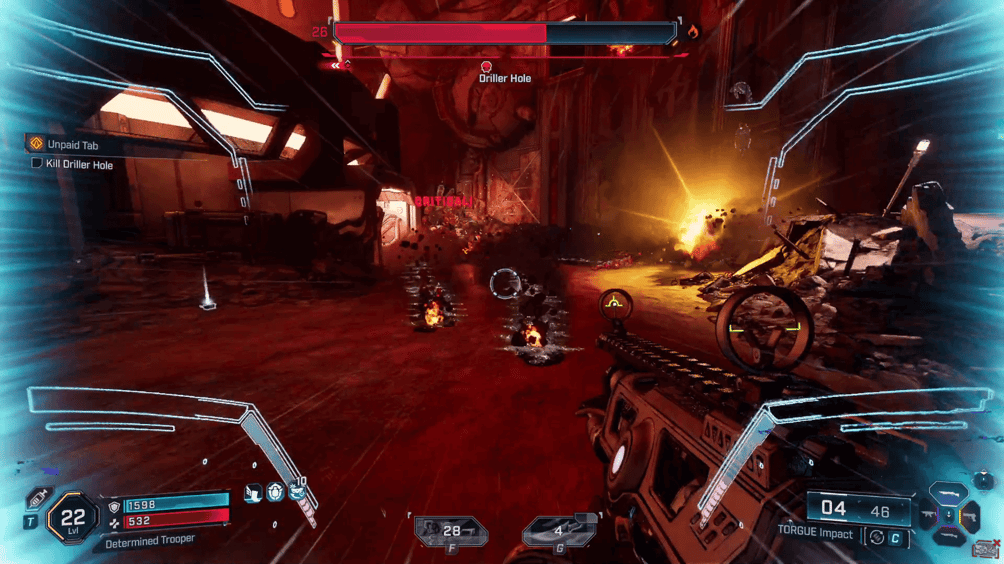The width and height of the screenshot is (1004, 564).
Task: Inspect the beetle shield buff icon
Action: pos(275,492)
